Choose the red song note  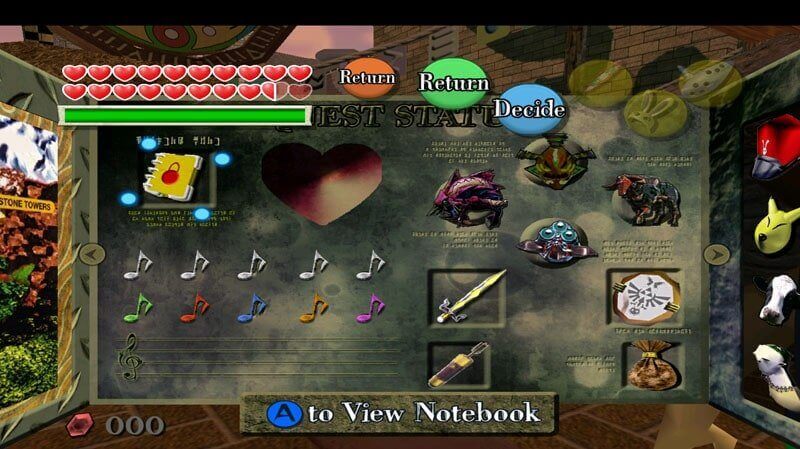pyautogui.click(x=194, y=307)
